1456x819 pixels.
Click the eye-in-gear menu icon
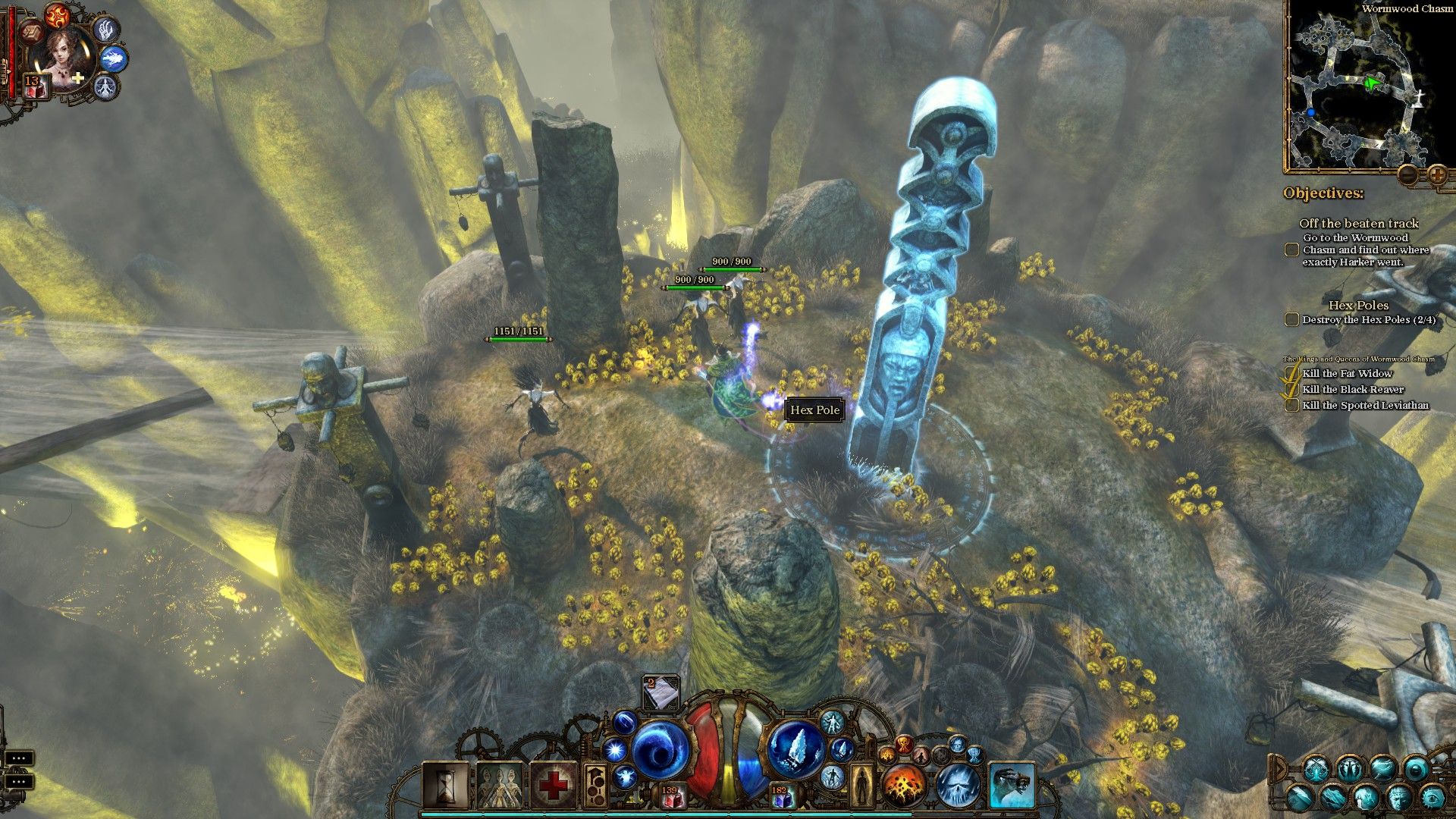tap(1432, 798)
